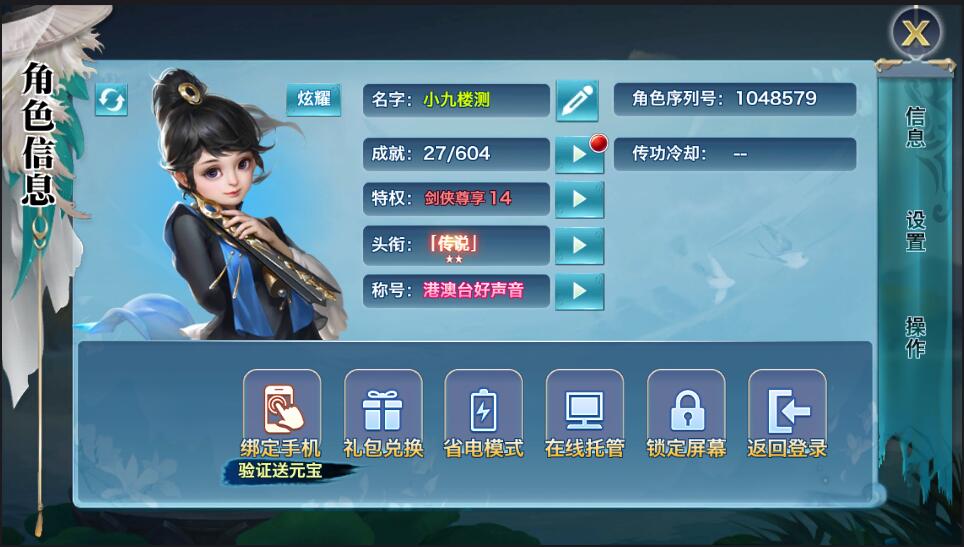The width and height of the screenshot is (964, 547).
Task: Select the 操作 tab
Action: point(915,337)
